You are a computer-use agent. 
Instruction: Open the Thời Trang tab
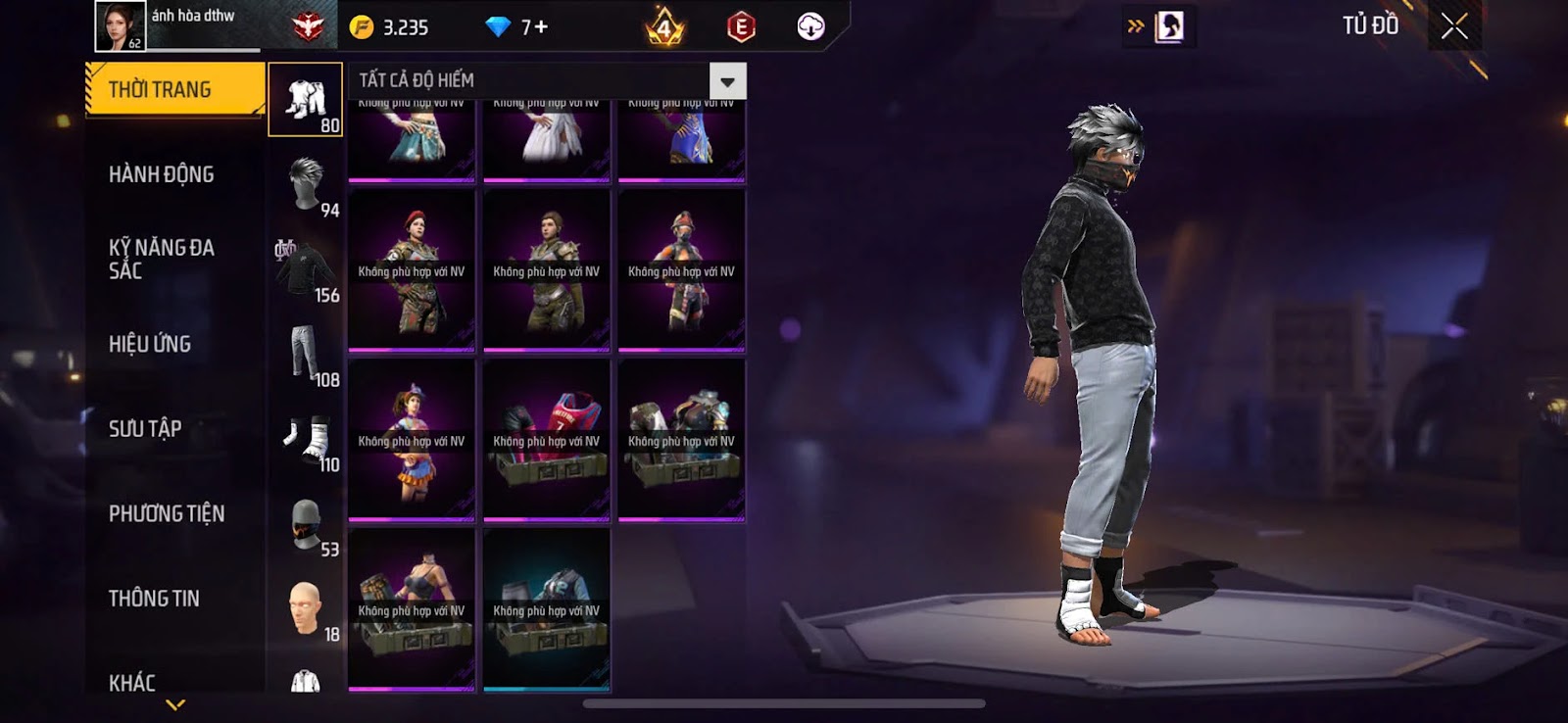[x=173, y=90]
